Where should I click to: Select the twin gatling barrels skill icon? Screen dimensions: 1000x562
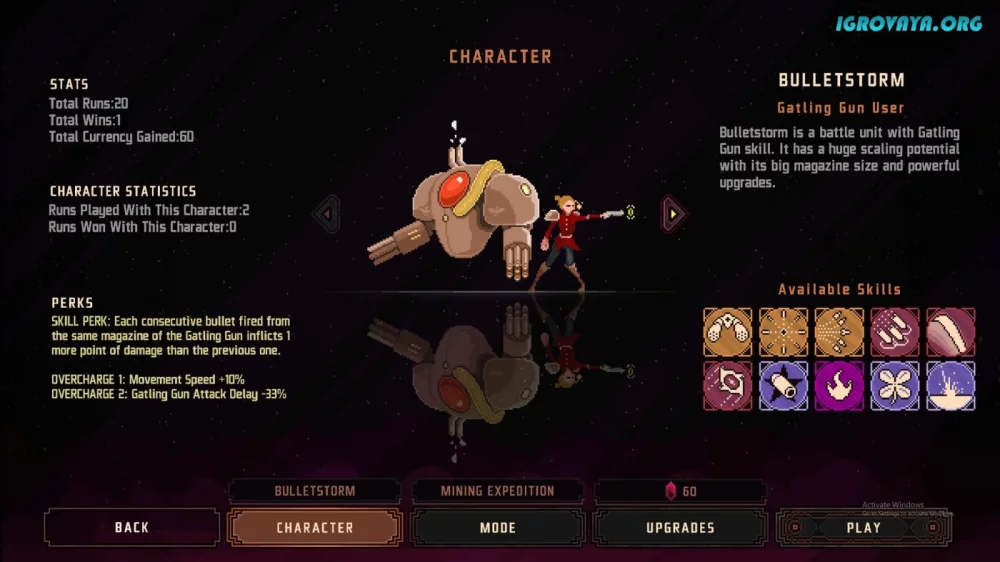728,332
